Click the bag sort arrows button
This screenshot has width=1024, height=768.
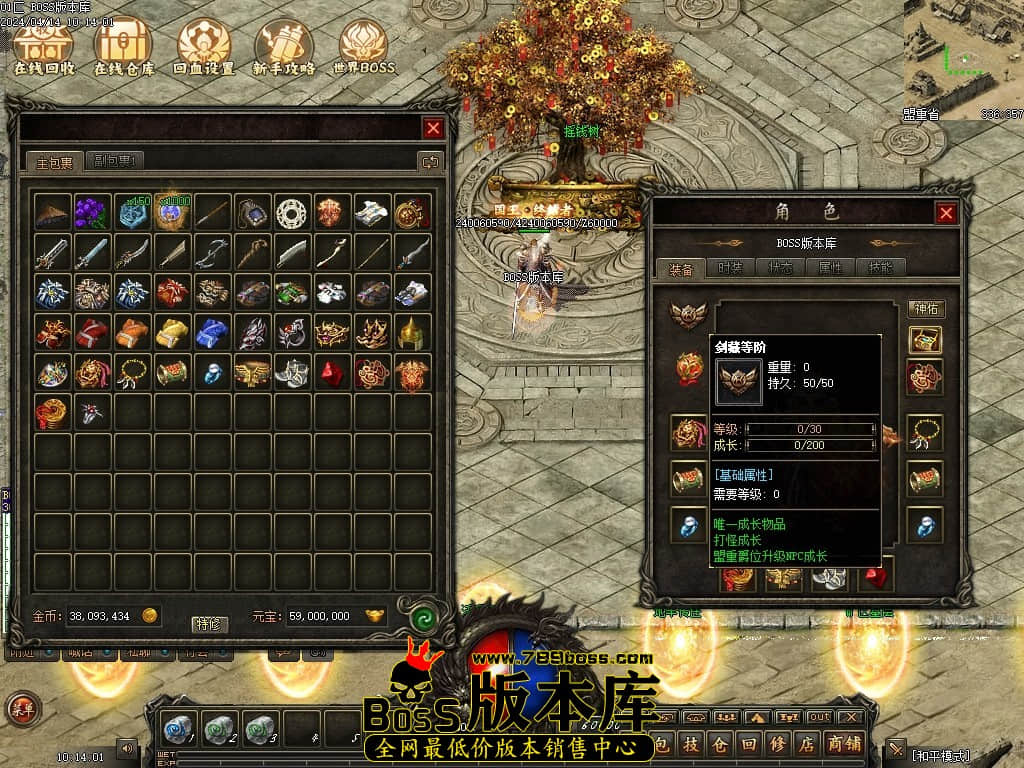(429, 161)
